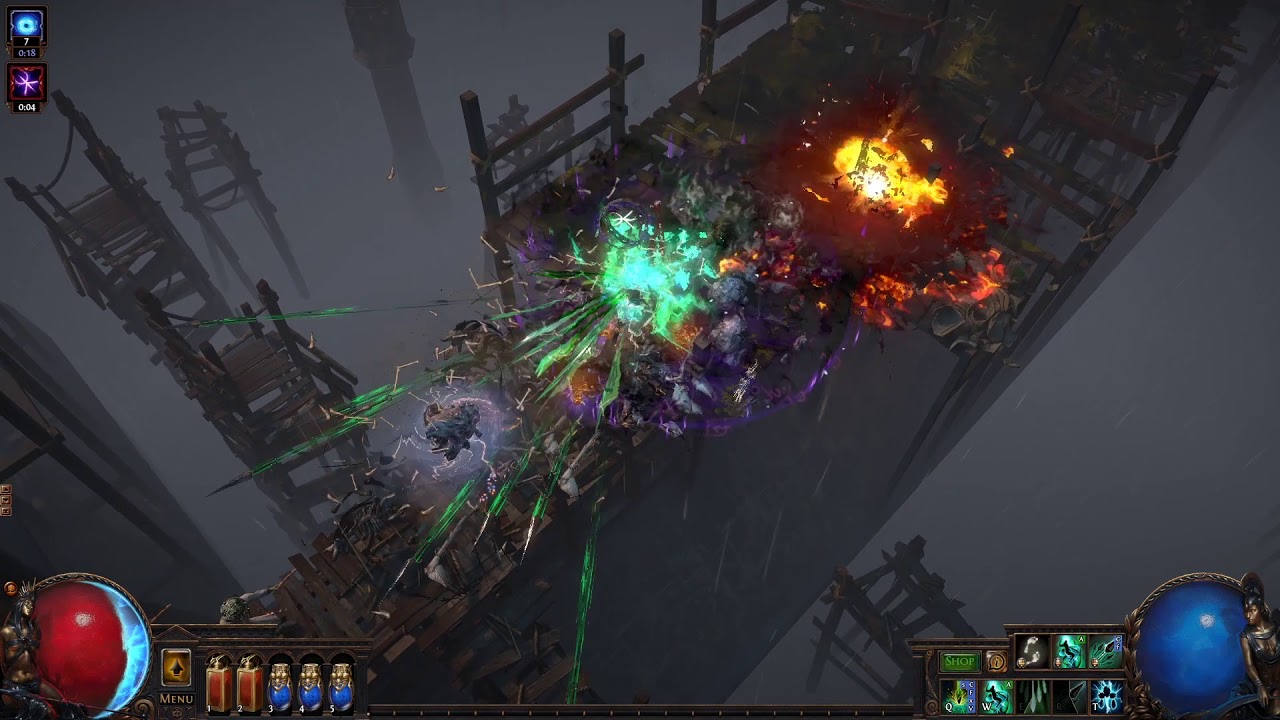Image resolution: width=1280 pixels, height=720 pixels.
Task: Use the blue mana flask numbered 4
Action: coord(311,686)
